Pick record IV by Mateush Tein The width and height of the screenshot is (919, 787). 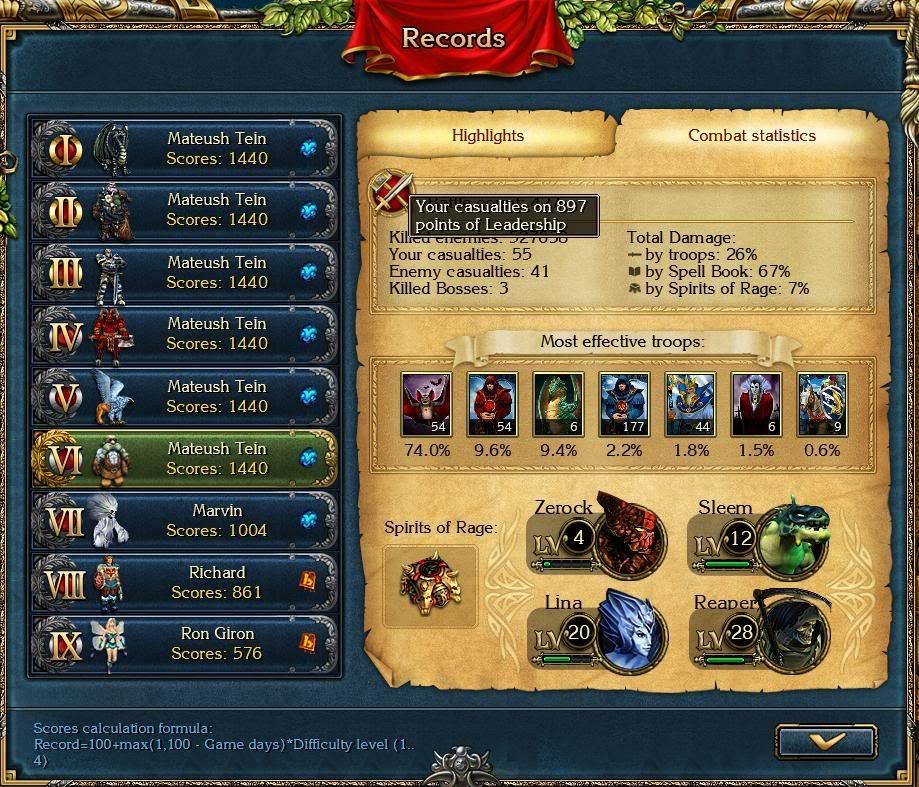tap(187, 334)
